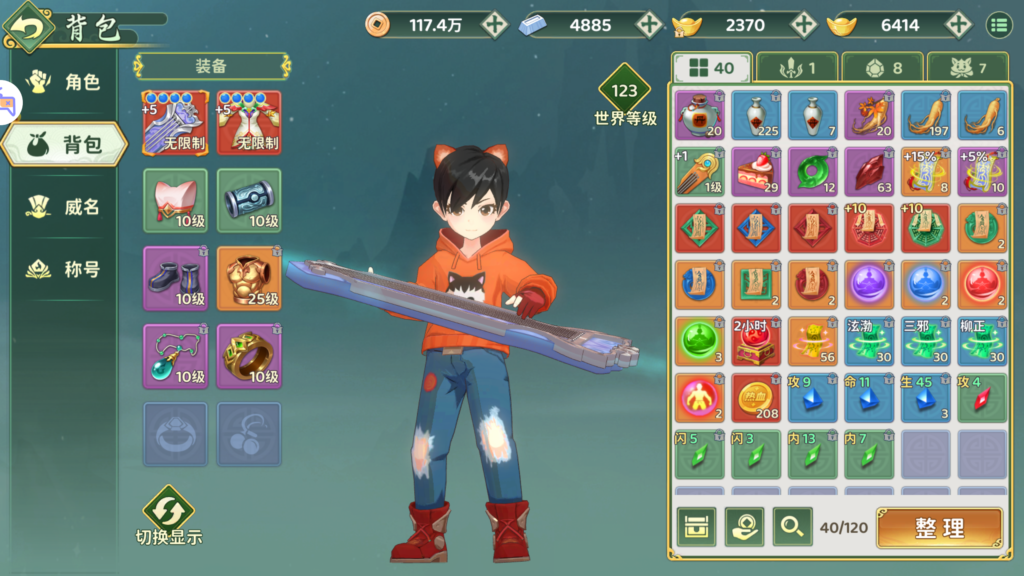Select the 2小时 red treasure item

756,341
